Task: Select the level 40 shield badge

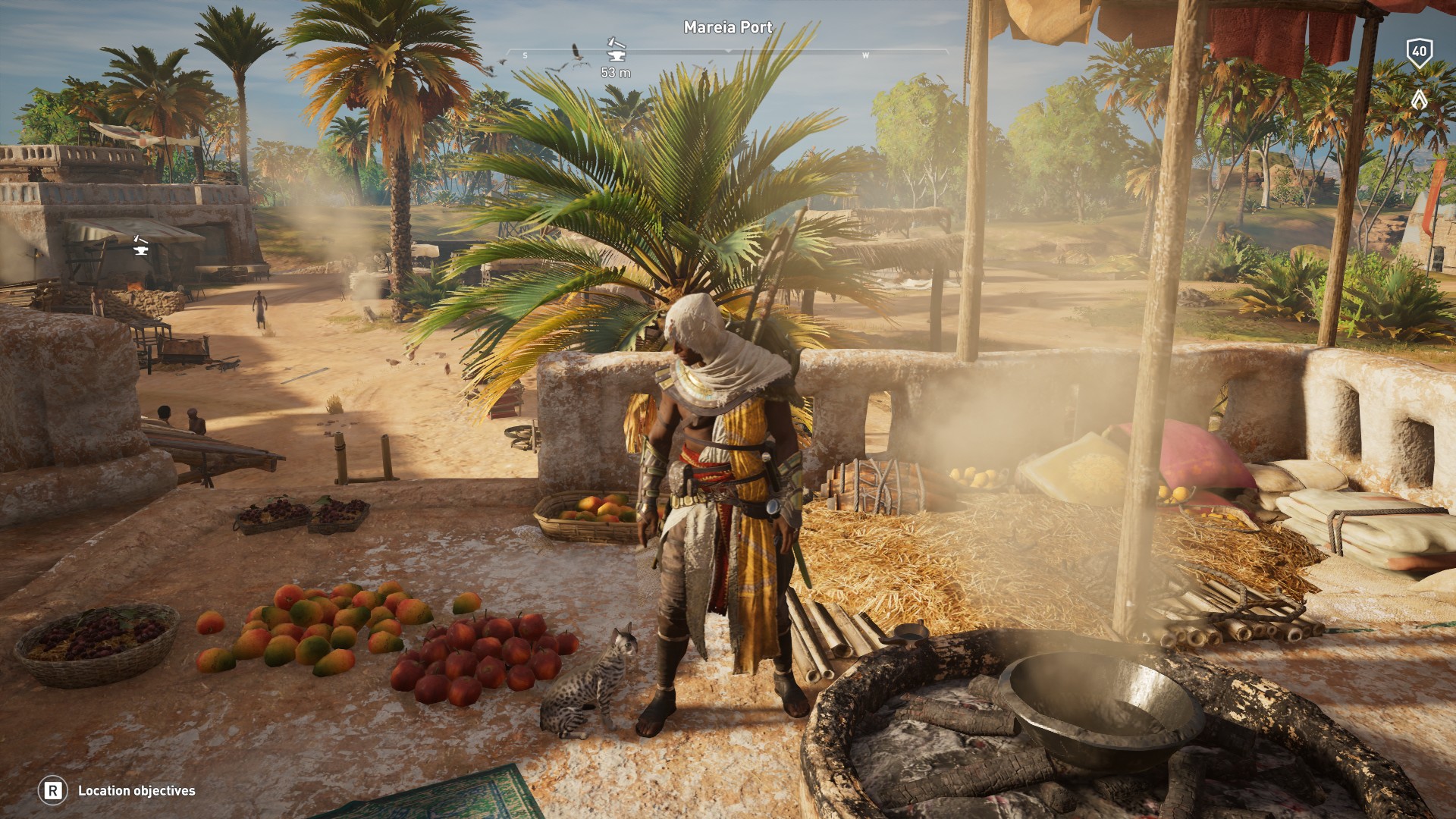Action: click(x=1419, y=52)
